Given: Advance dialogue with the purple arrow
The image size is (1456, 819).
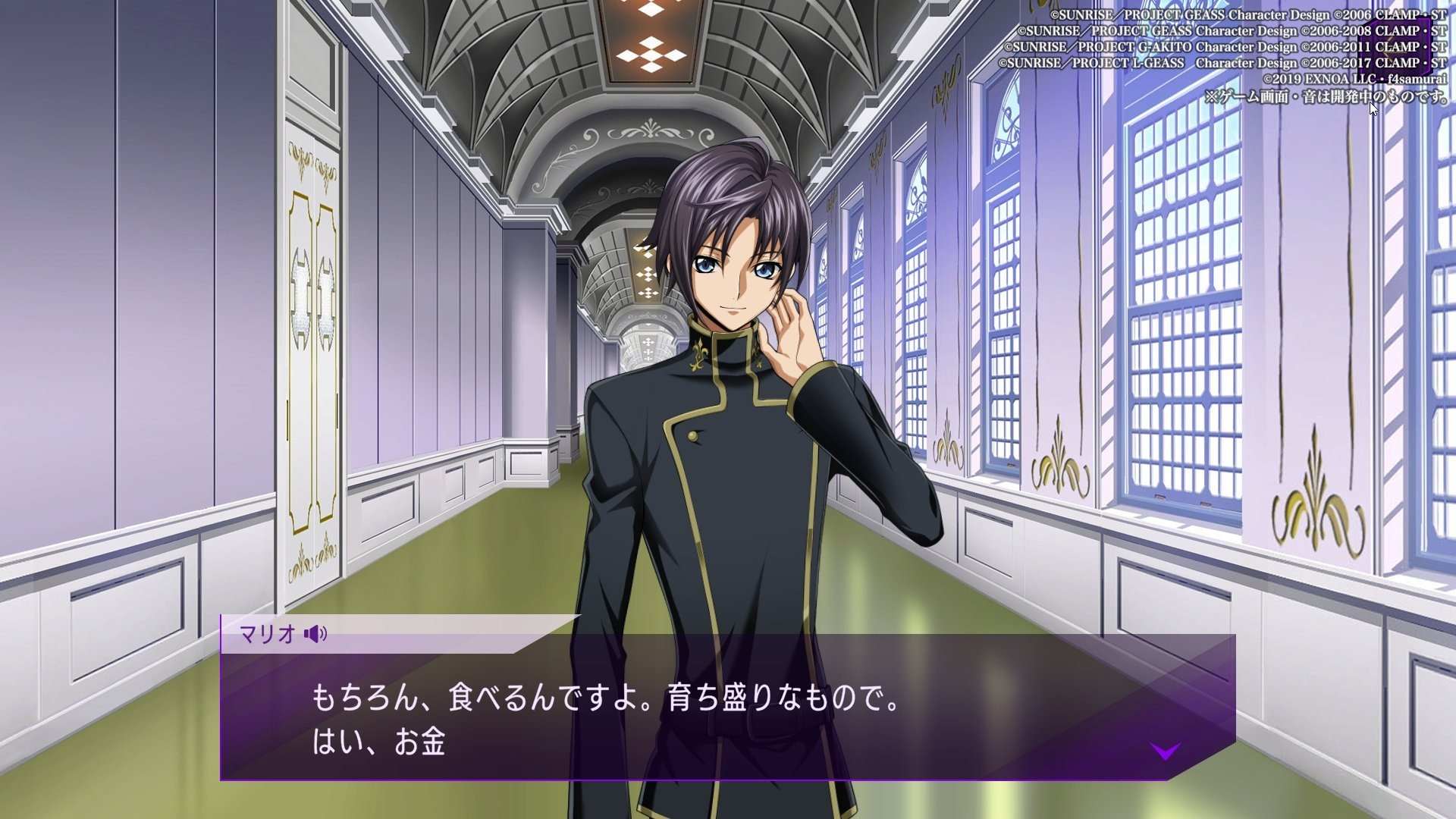Looking at the screenshot, I should coord(1165,751).
